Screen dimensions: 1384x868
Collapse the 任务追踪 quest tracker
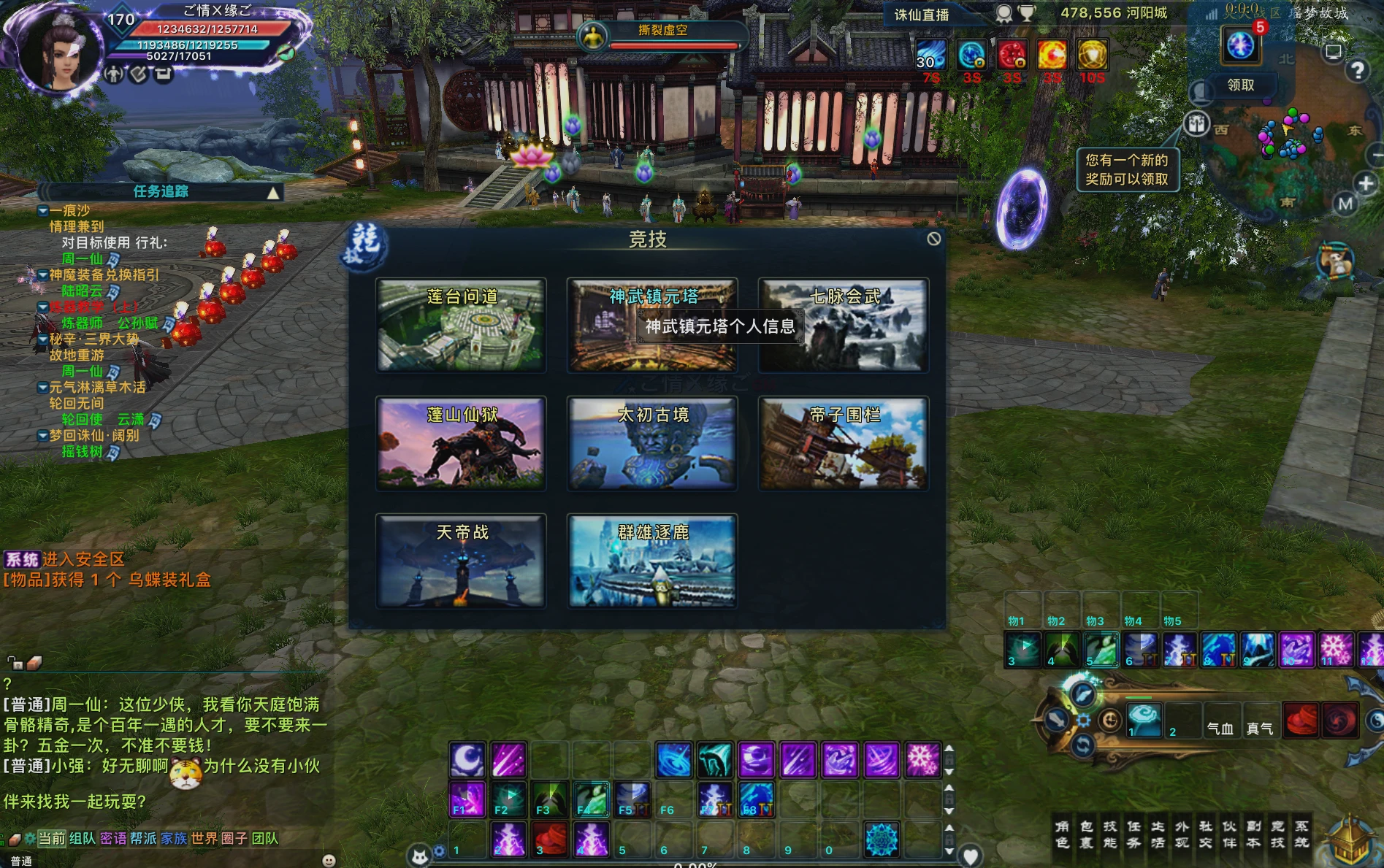coord(272,193)
